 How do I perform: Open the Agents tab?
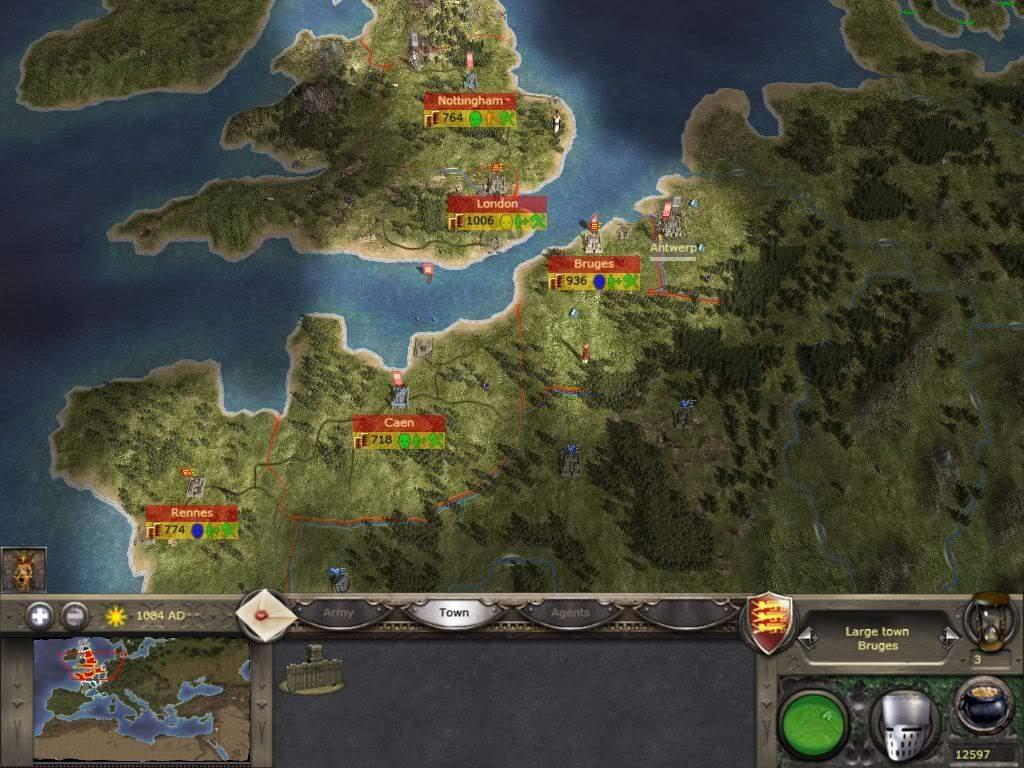pyautogui.click(x=571, y=612)
